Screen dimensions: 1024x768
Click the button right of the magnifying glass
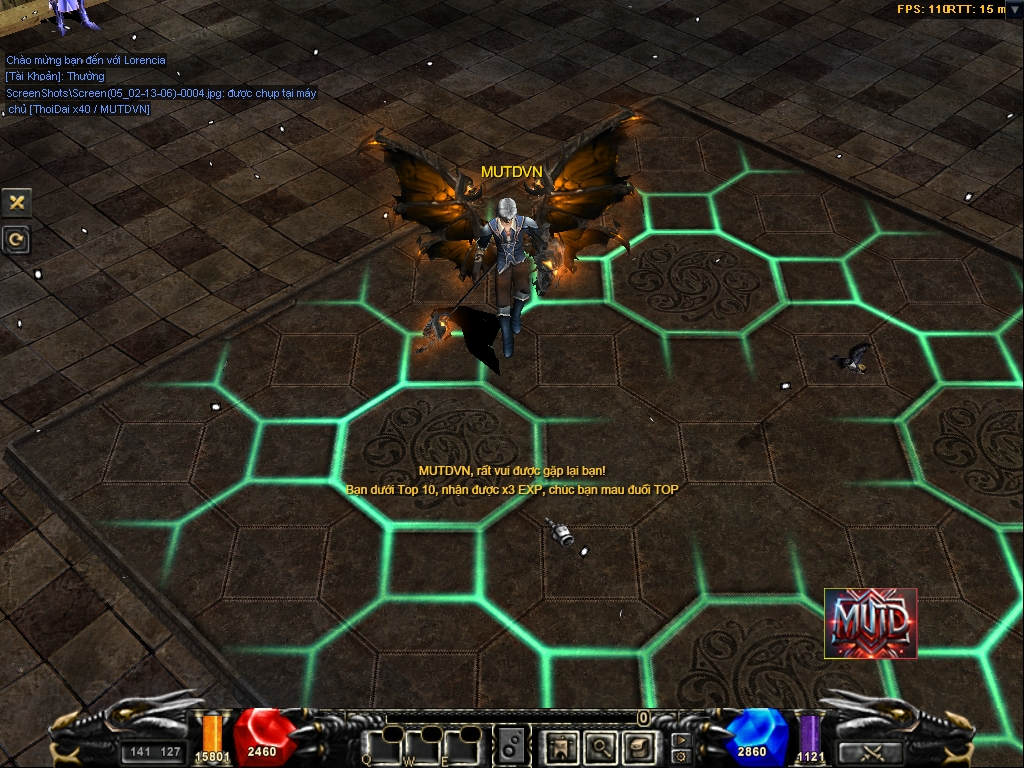coord(639,746)
